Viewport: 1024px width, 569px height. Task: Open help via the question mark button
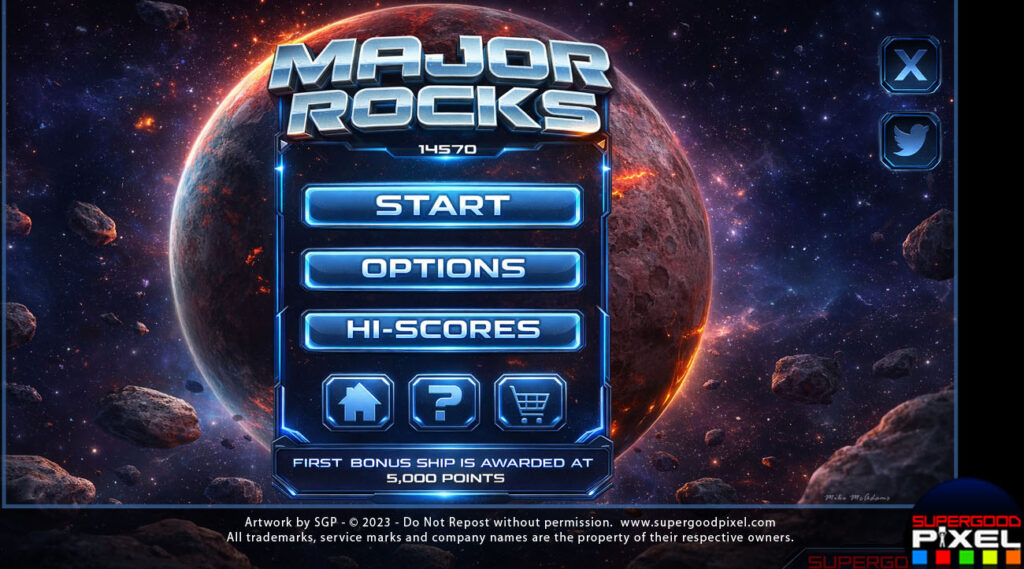(444, 402)
